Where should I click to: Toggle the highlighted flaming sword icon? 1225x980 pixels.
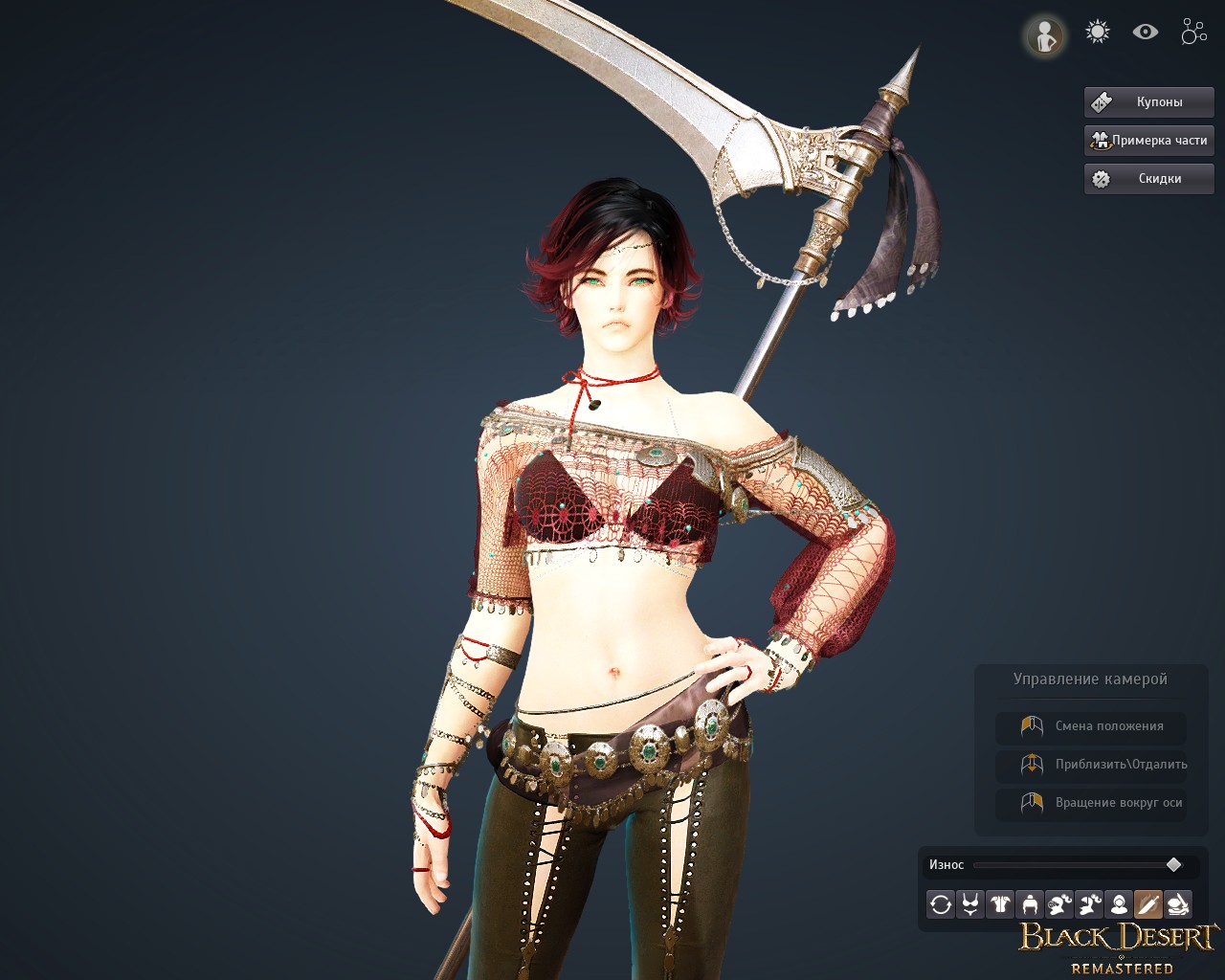(x=1148, y=904)
